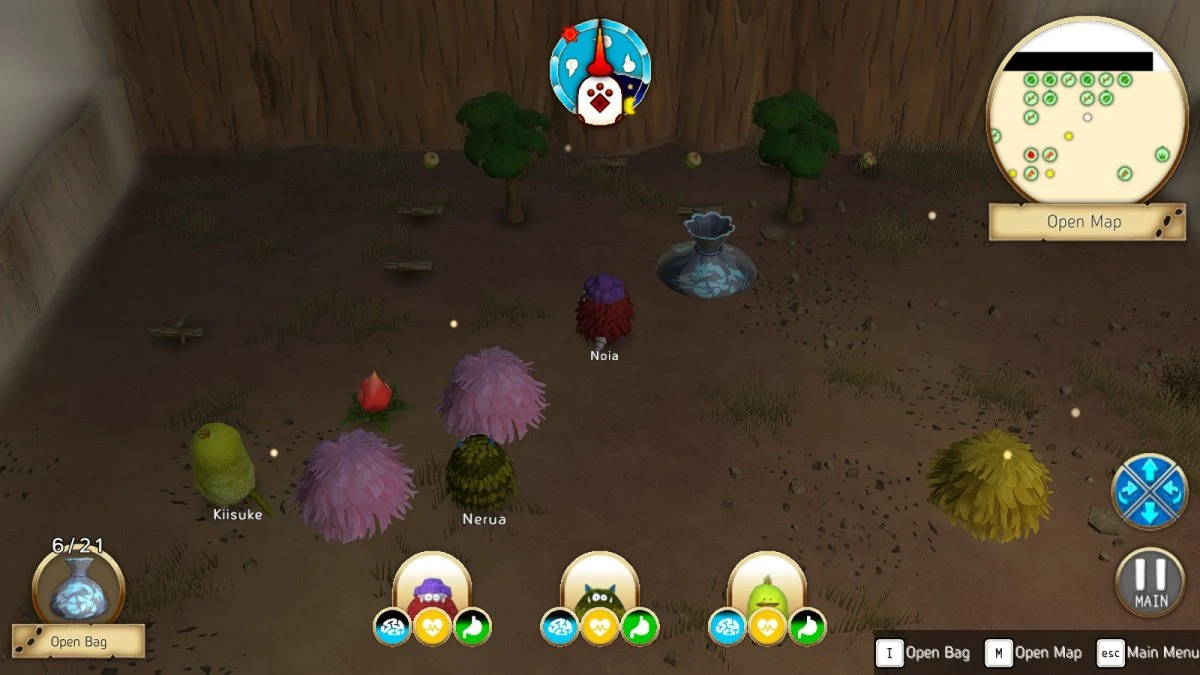Check the purple-hatted creature's brain status icon

392,627
